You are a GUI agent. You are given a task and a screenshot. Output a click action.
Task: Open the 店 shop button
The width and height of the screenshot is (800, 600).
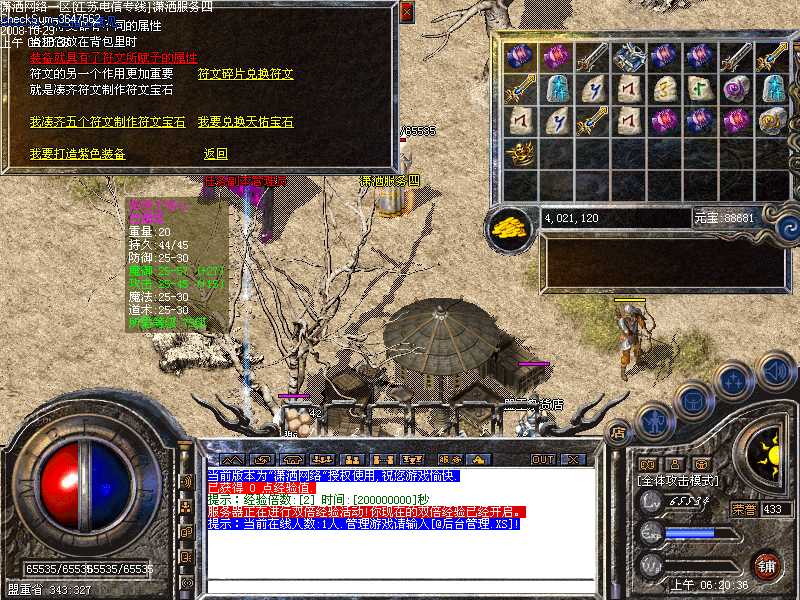click(618, 433)
